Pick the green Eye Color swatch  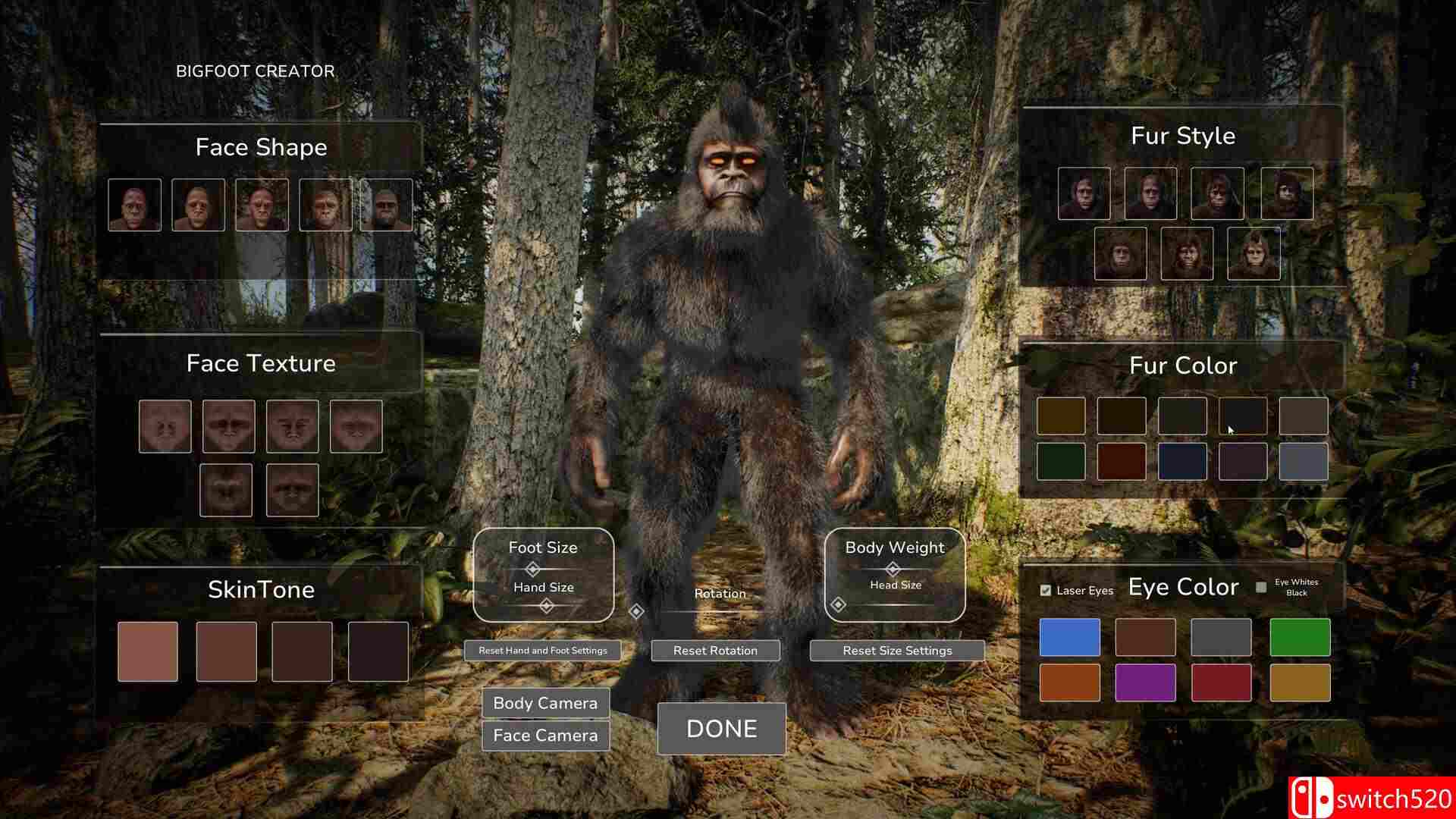click(1299, 637)
